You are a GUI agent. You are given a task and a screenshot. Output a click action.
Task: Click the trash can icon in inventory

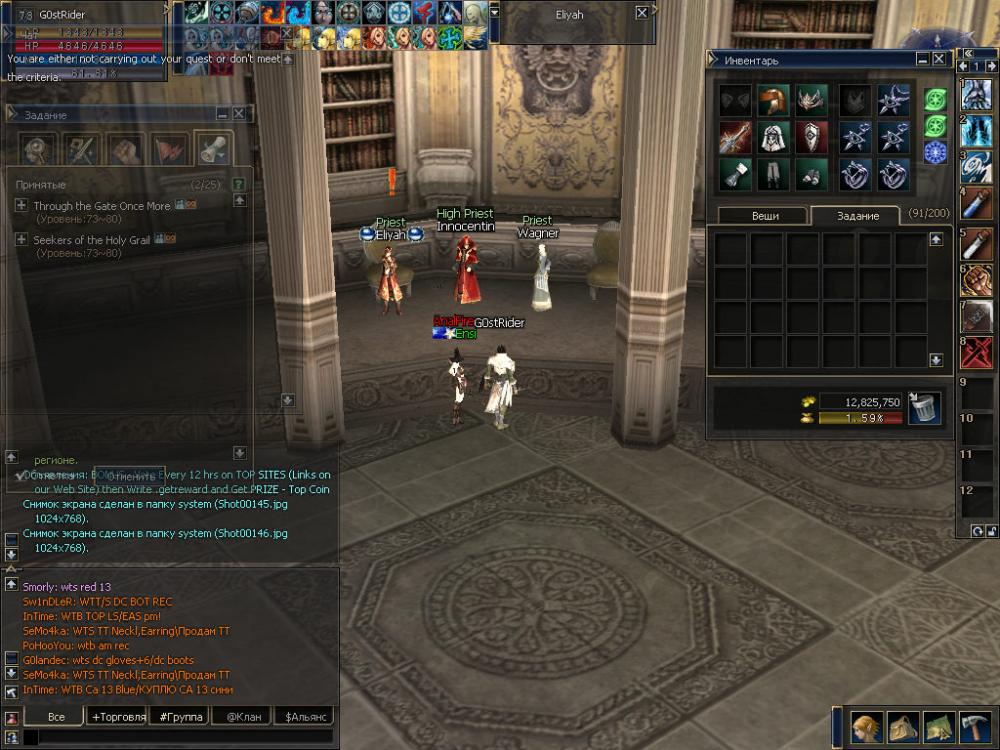click(x=923, y=408)
